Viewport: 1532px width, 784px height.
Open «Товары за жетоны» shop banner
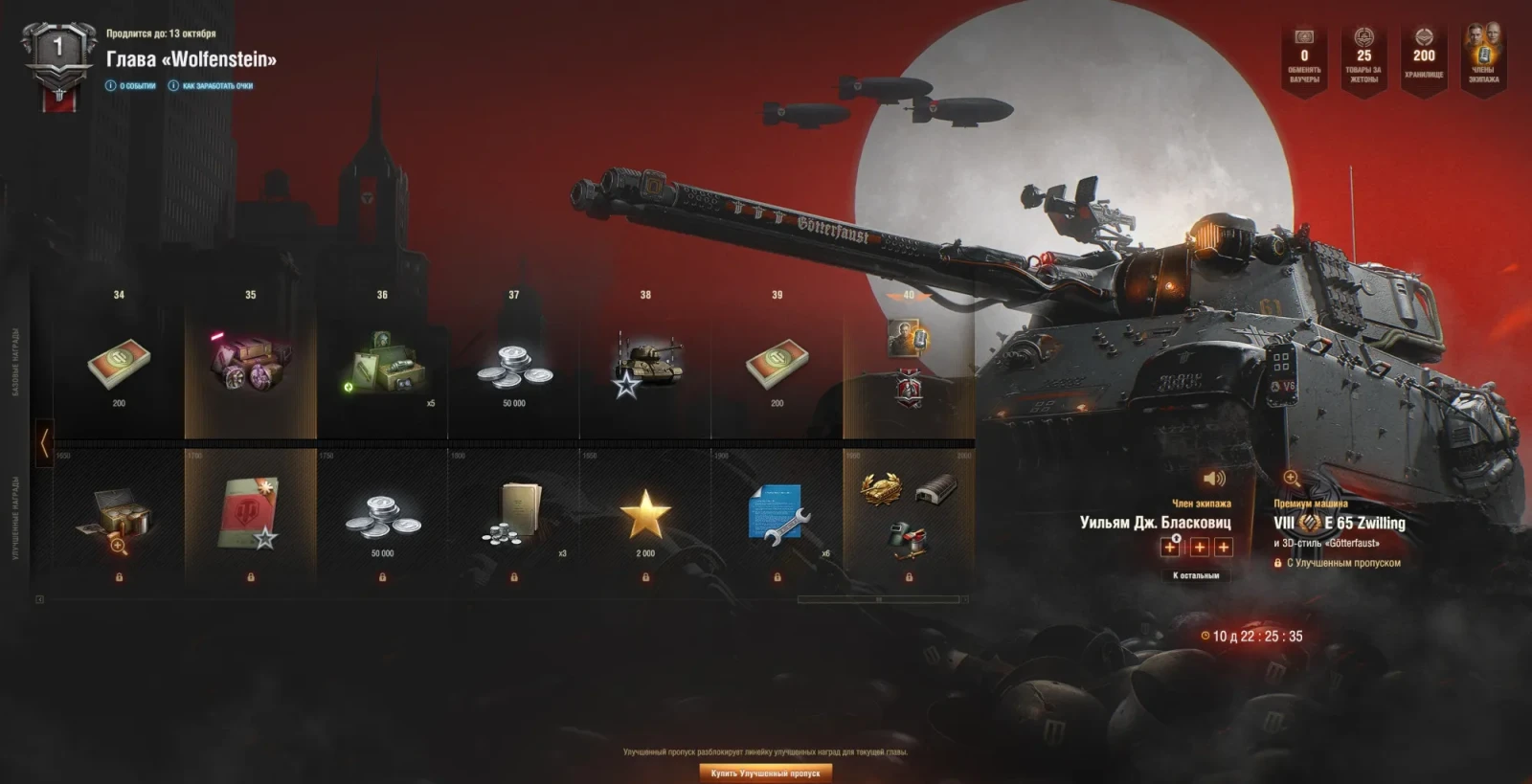1363,57
